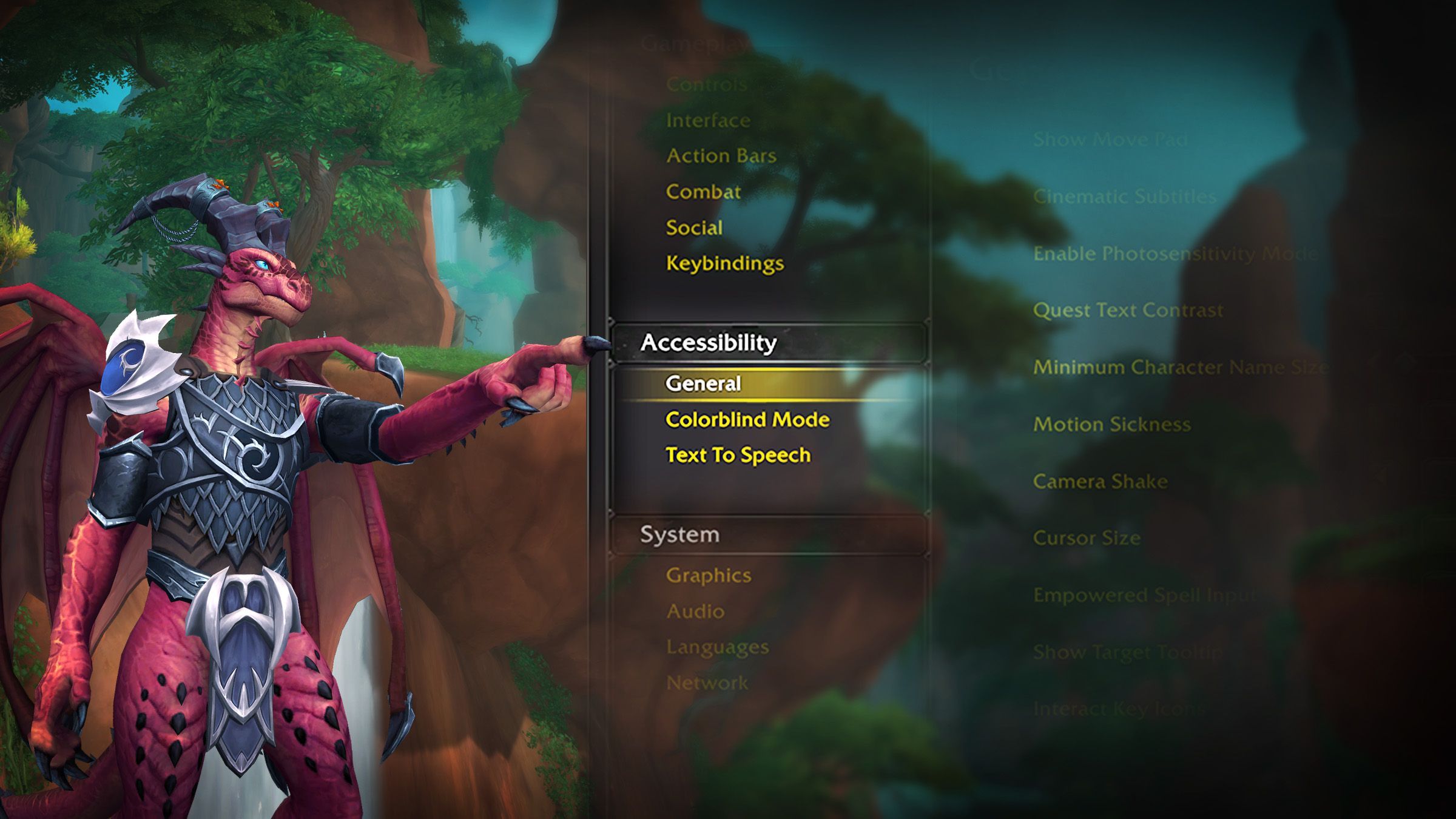The height and width of the screenshot is (819, 1456).
Task: Choose the Combat settings category
Action: 703,192
